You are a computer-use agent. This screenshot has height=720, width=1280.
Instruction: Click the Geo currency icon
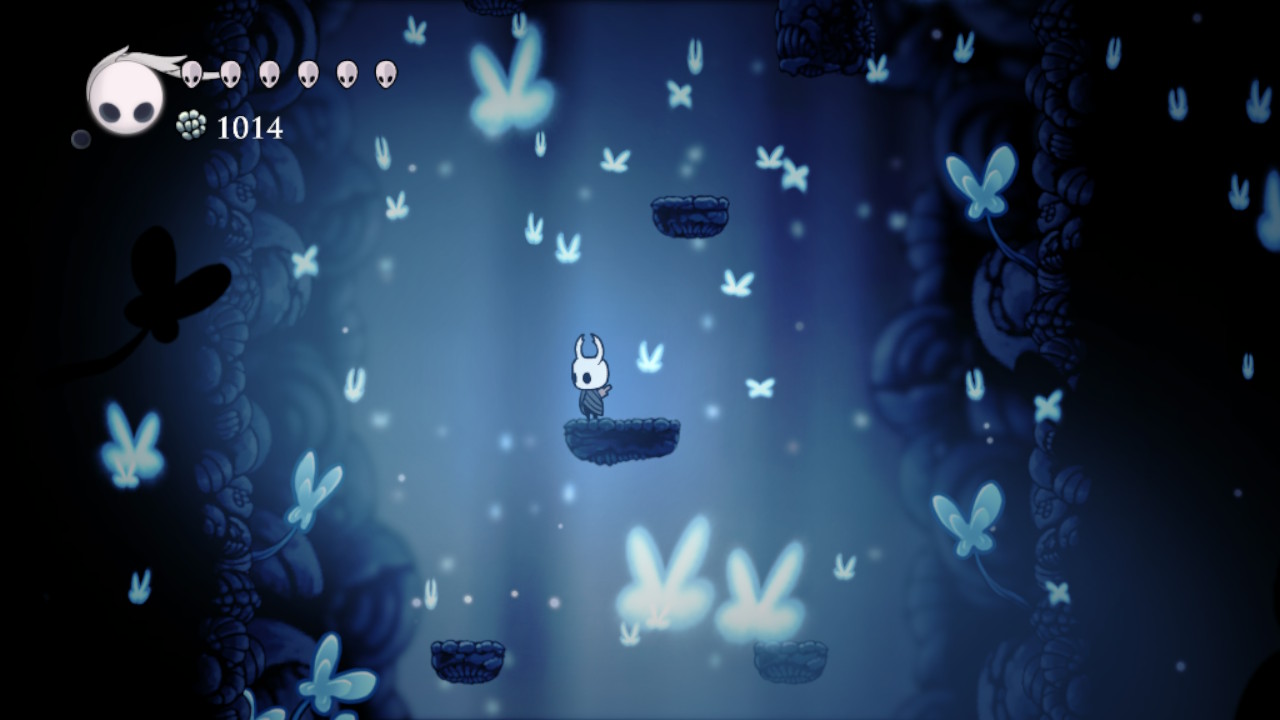(x=190, y=123)
